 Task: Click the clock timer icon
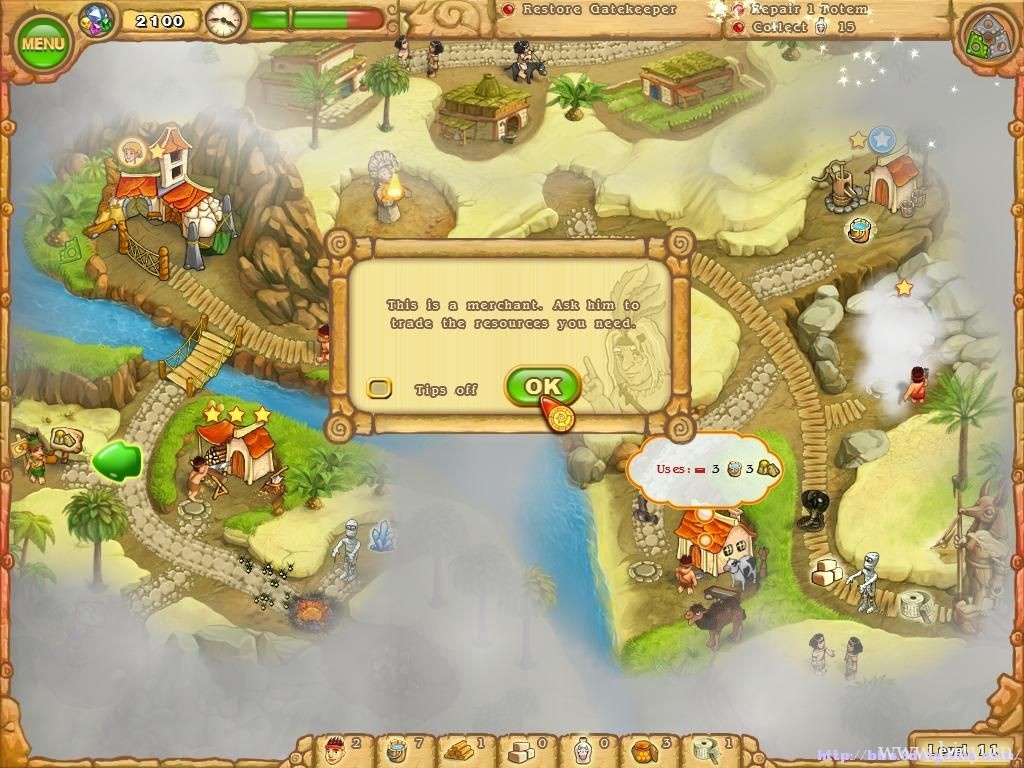tap(225, 18)
